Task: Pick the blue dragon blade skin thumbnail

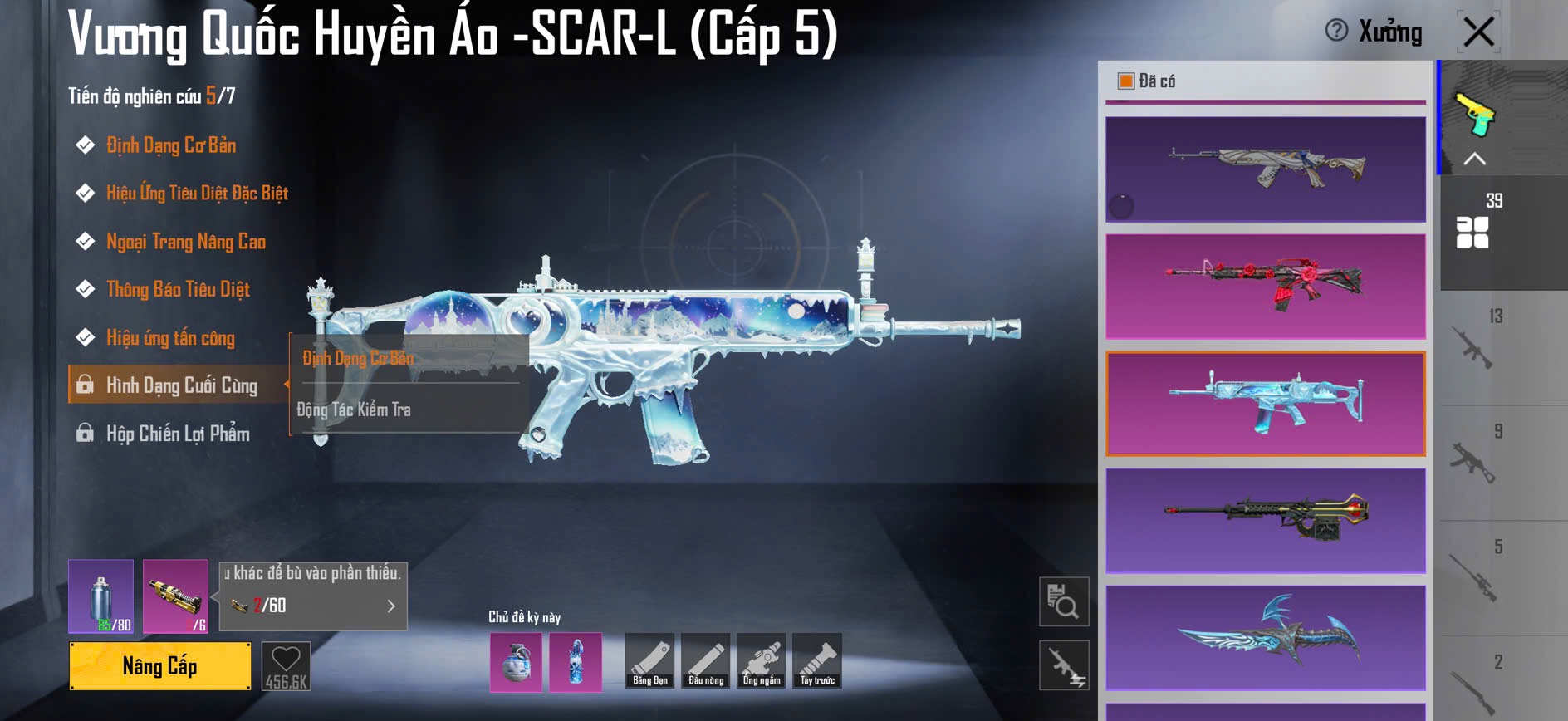Action: point(1265,638)
